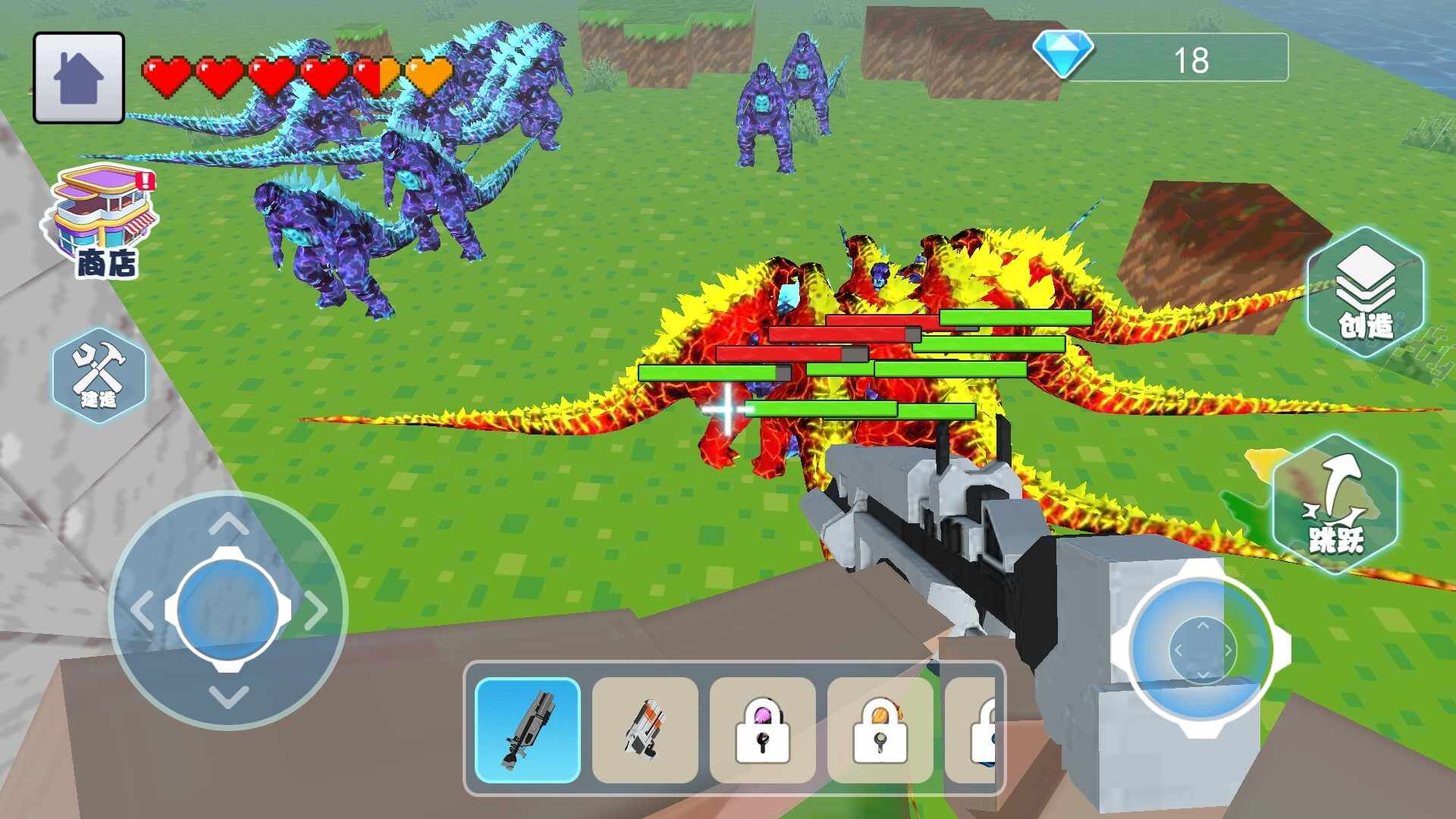Tap the movement joystick down arrow
This screenshot has height=819, width=1456.
coord(228,696)
